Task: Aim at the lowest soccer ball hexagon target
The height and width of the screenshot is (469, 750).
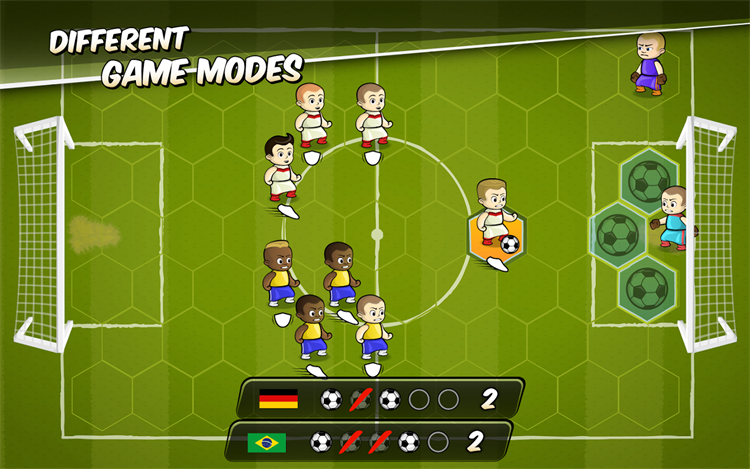Action: click(x=647, y=289)
